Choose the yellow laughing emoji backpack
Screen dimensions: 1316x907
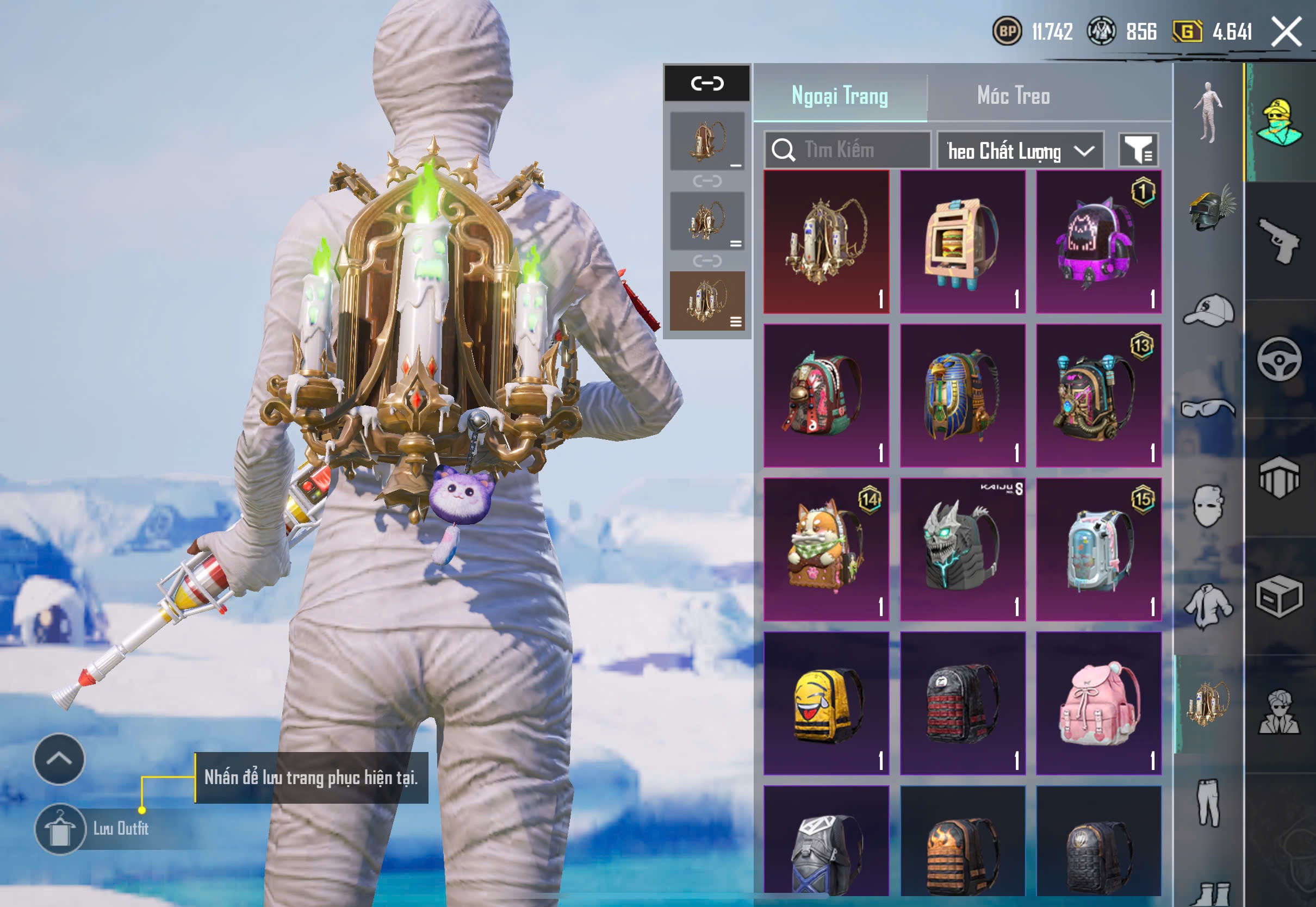[x=825, y=704]
